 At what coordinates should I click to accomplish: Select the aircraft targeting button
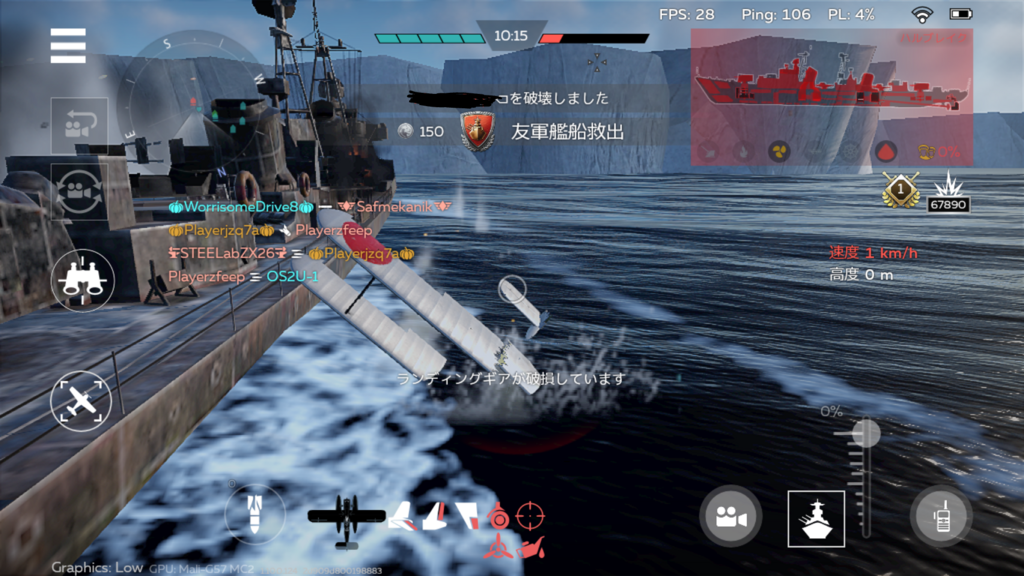81,402
